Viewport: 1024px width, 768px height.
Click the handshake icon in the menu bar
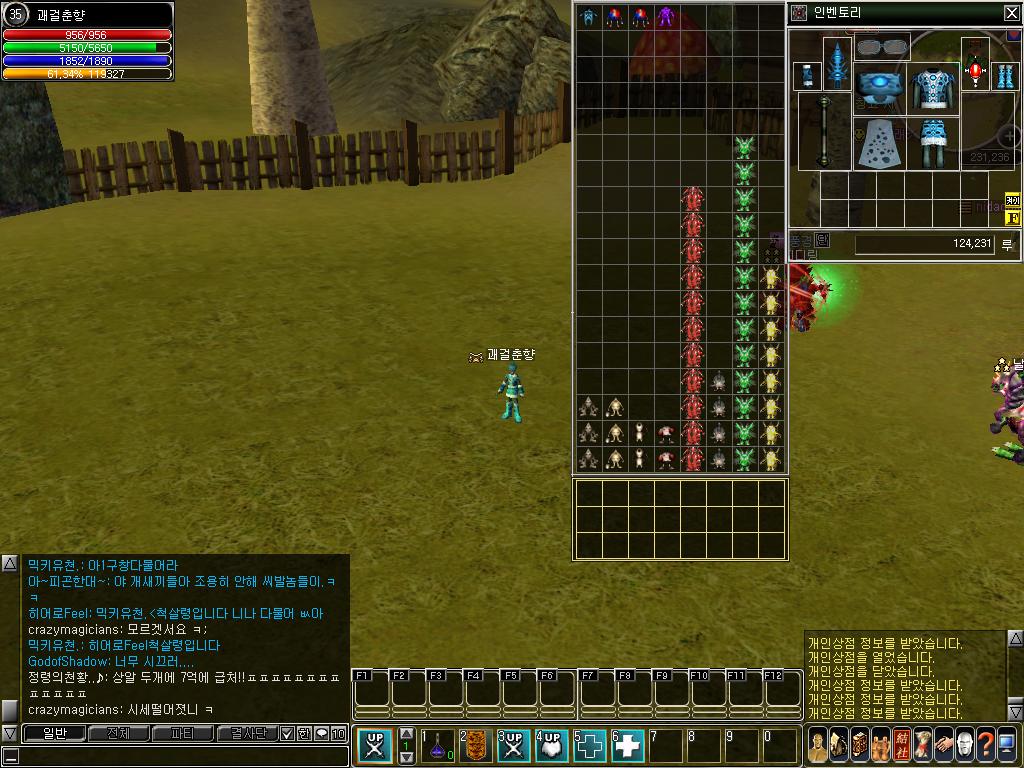point(943,745)
